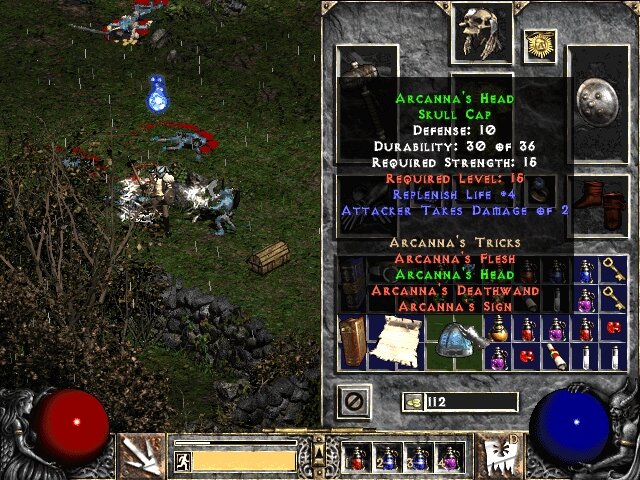The width and height of the screenshot is (640, 480).
Task: Use the purple potion in belt slot 4
Action: point(449,458)
